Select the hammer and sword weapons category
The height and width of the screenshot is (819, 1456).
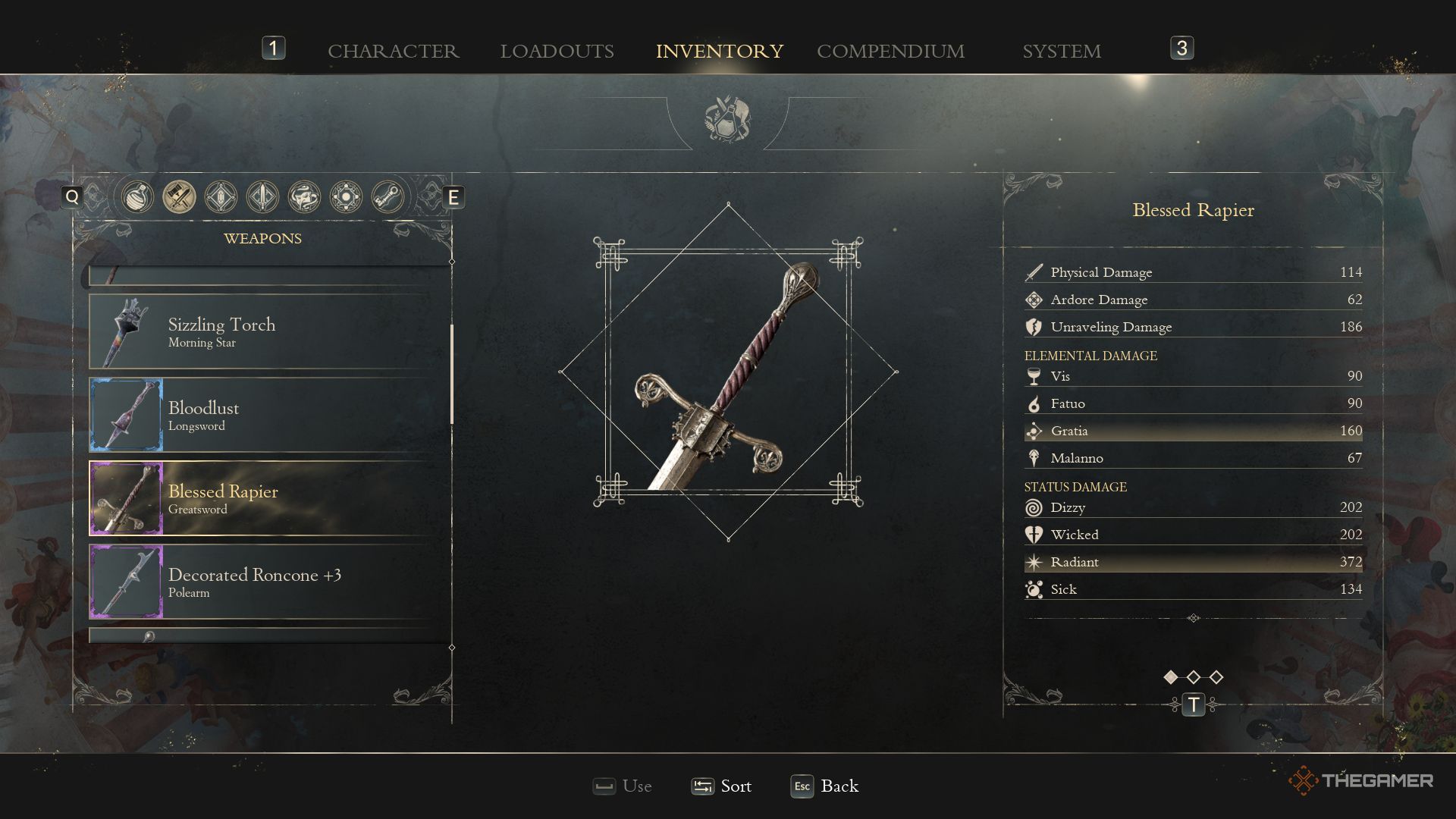point(179,197)
